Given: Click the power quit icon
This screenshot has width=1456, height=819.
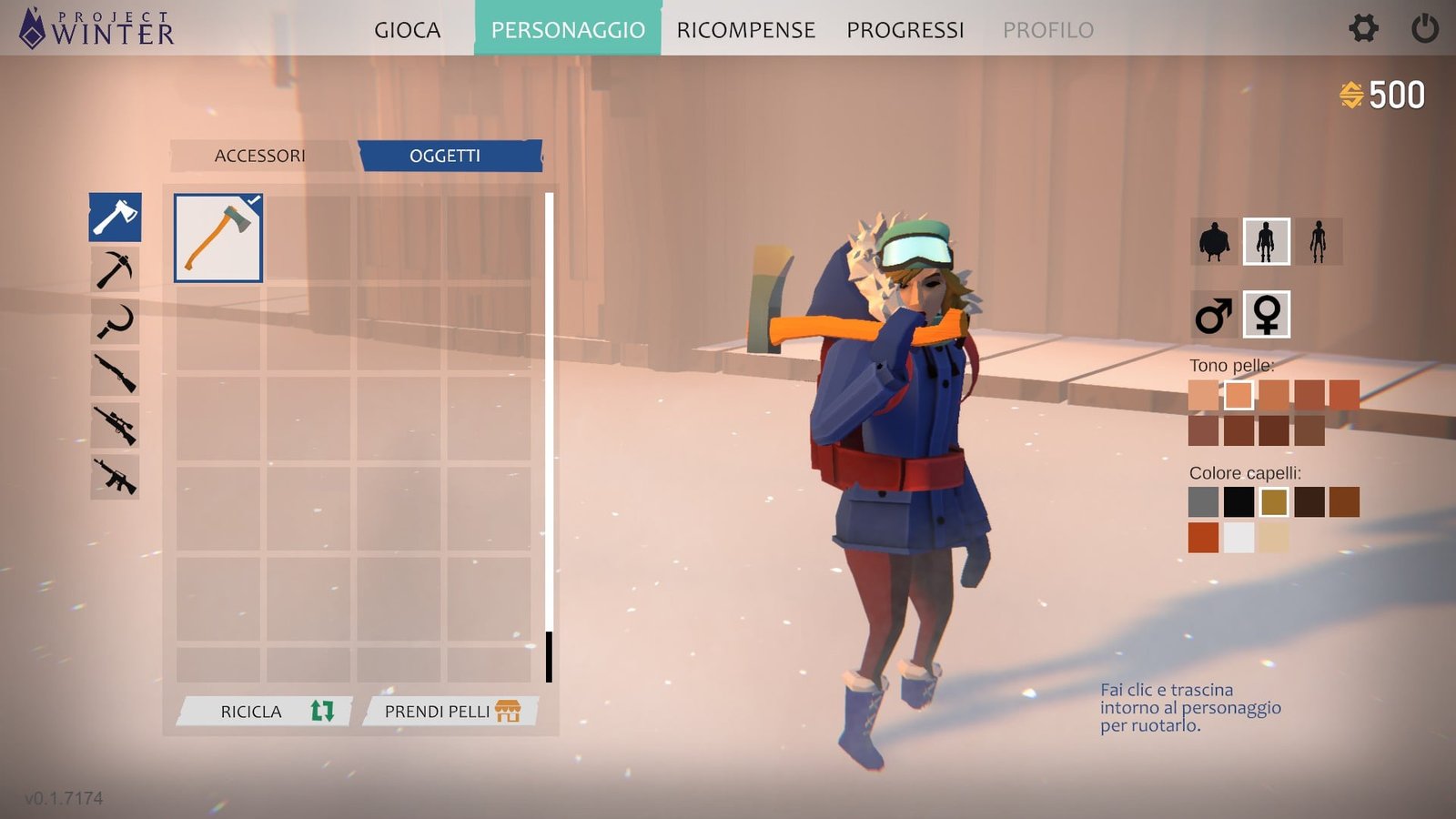Looking at the screenshot, I should (1424, 28).
